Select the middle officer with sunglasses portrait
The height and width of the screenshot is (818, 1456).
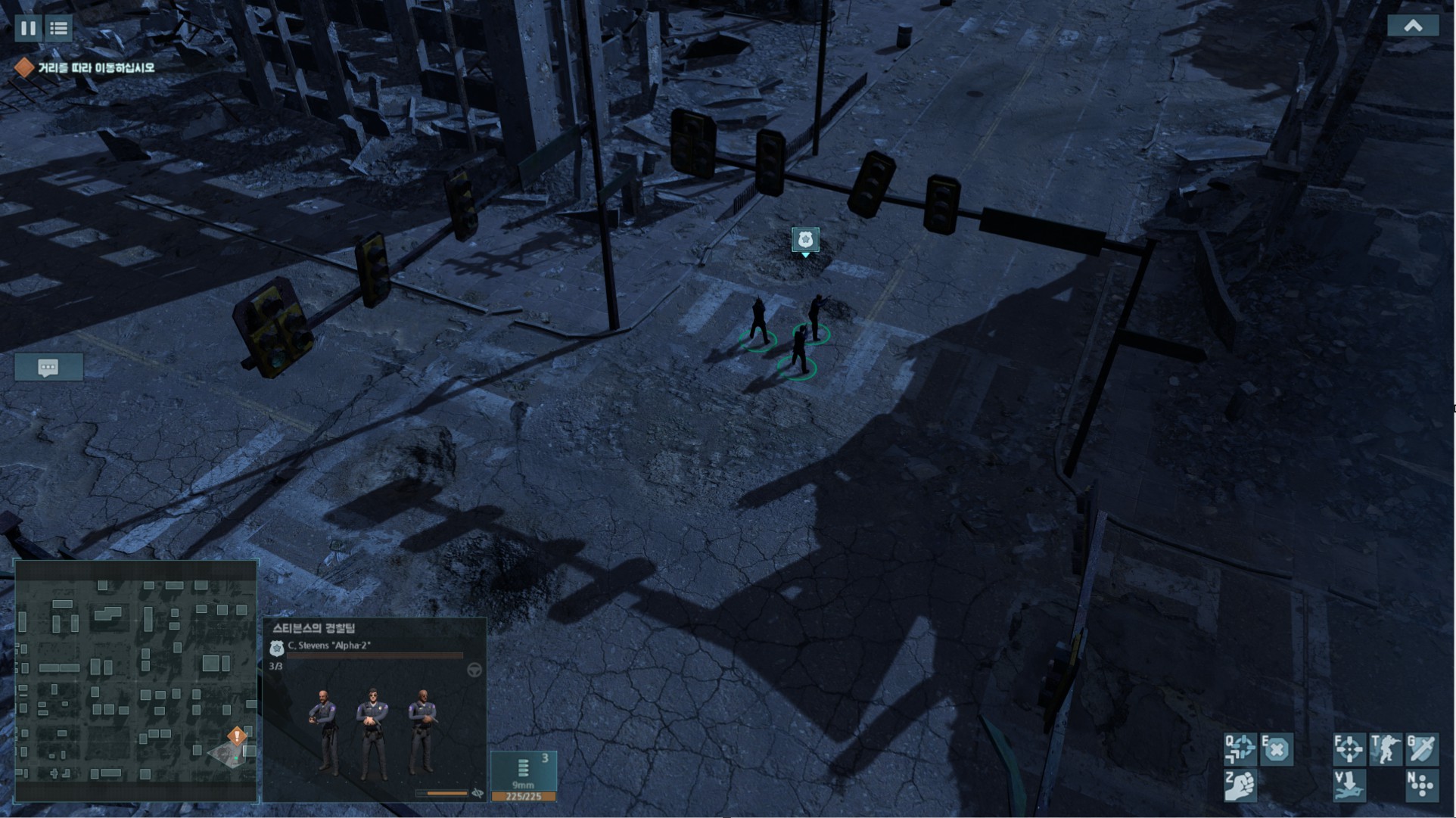pyautogui.click(x=372, y=732)
